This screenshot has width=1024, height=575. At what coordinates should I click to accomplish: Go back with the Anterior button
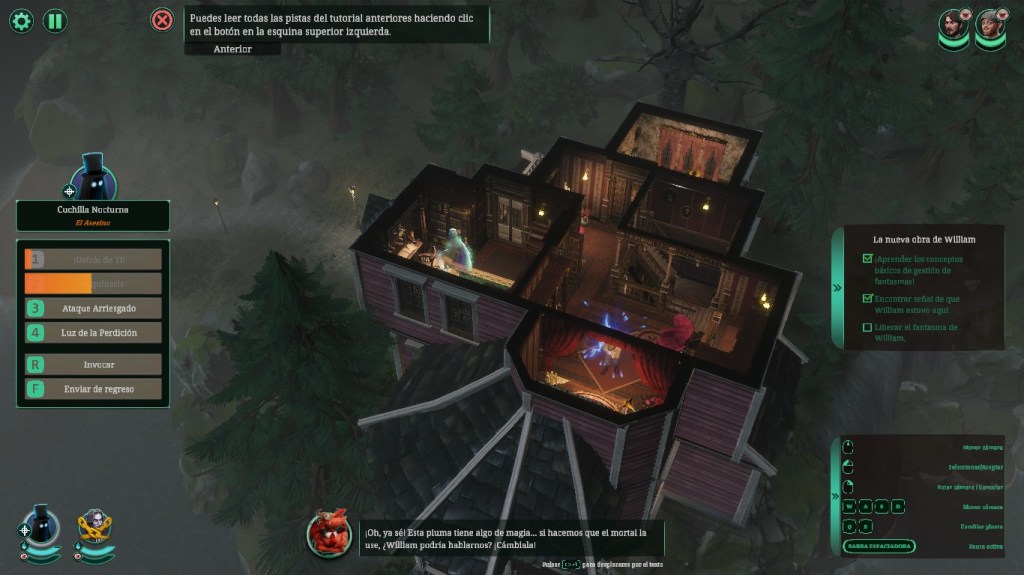coord(232,49)
